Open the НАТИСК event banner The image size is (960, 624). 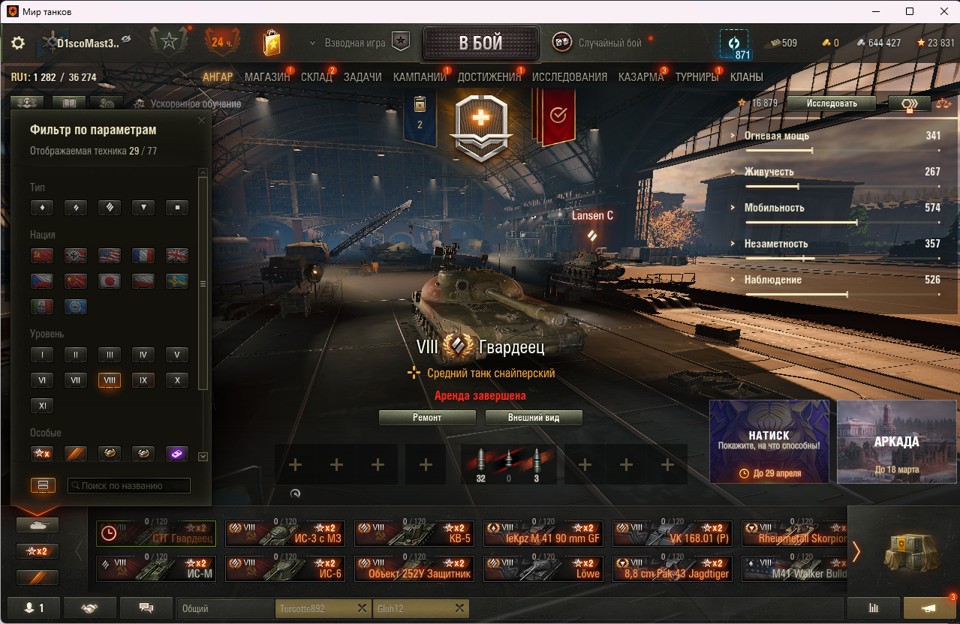[769, 441]
